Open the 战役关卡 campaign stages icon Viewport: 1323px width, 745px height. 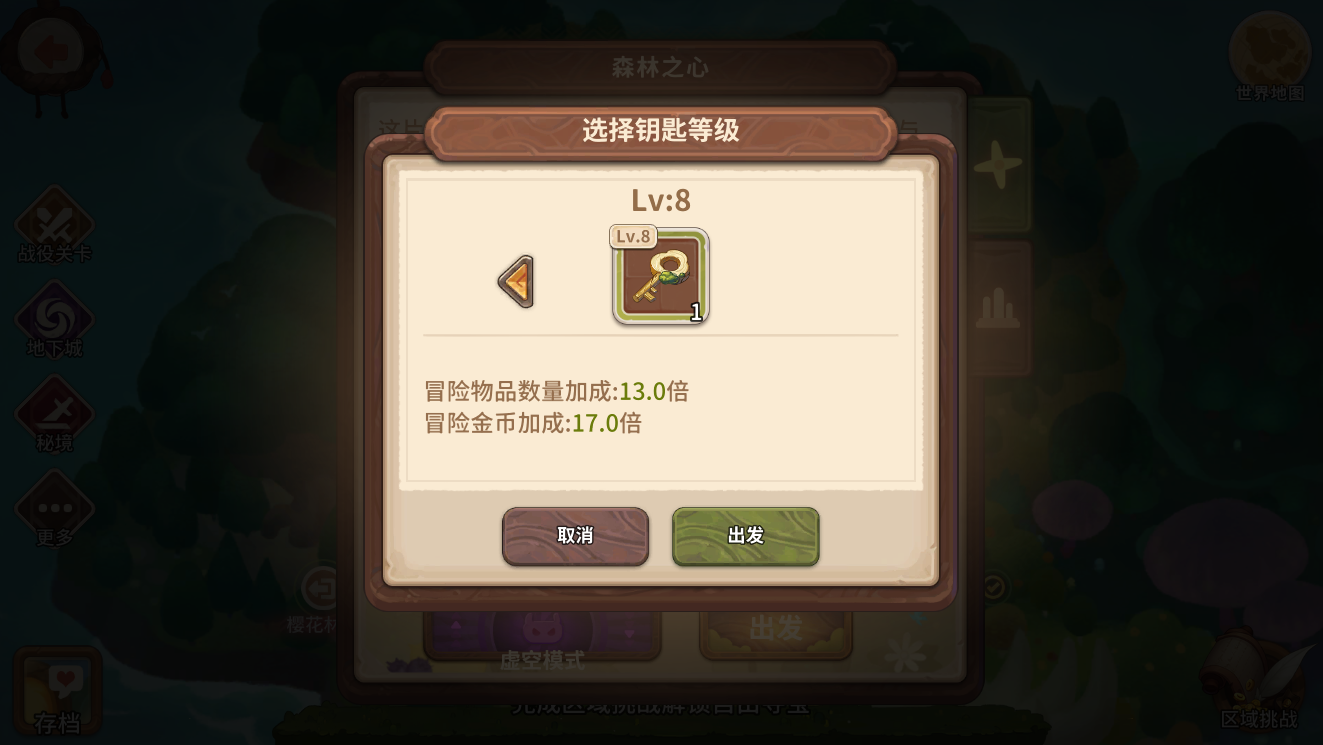tap(55, 222)
